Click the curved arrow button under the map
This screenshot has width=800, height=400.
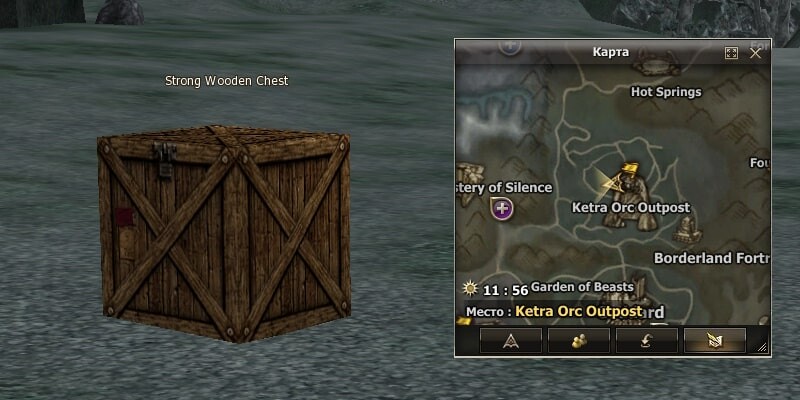click(646, 342)
